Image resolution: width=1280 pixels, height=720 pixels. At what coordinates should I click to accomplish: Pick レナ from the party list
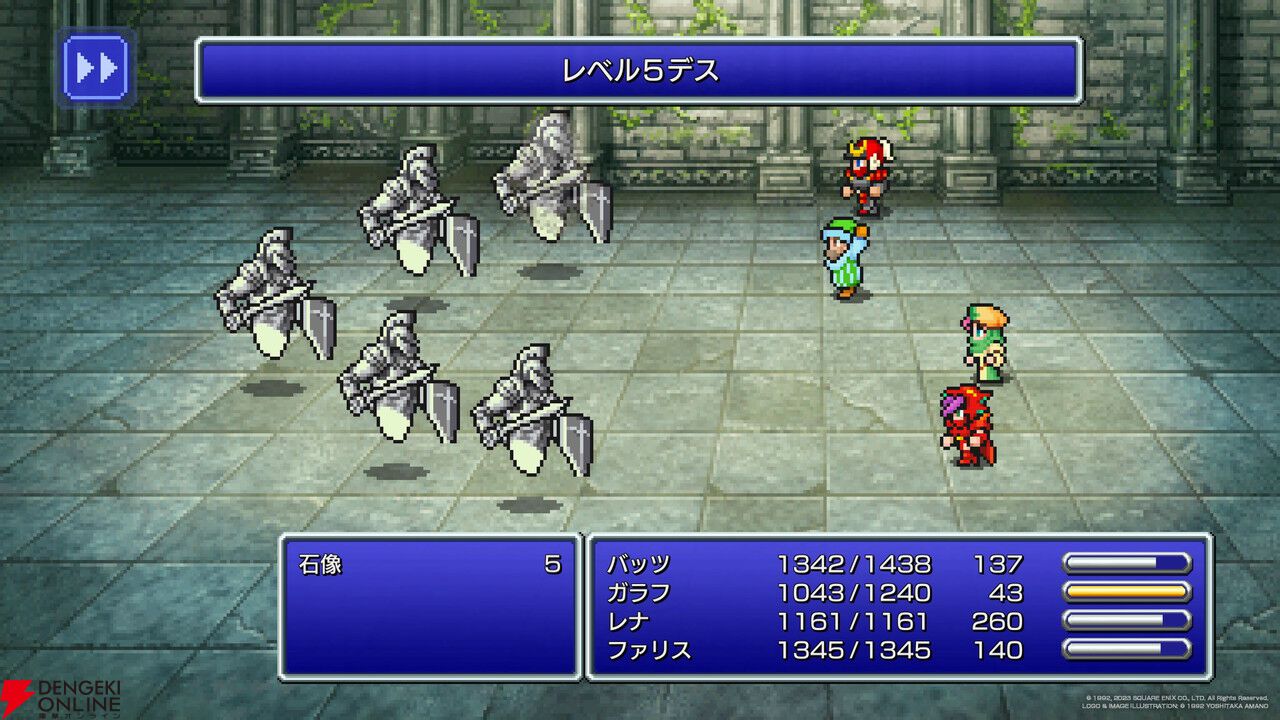pyautogui.click(x=628, y=622)
